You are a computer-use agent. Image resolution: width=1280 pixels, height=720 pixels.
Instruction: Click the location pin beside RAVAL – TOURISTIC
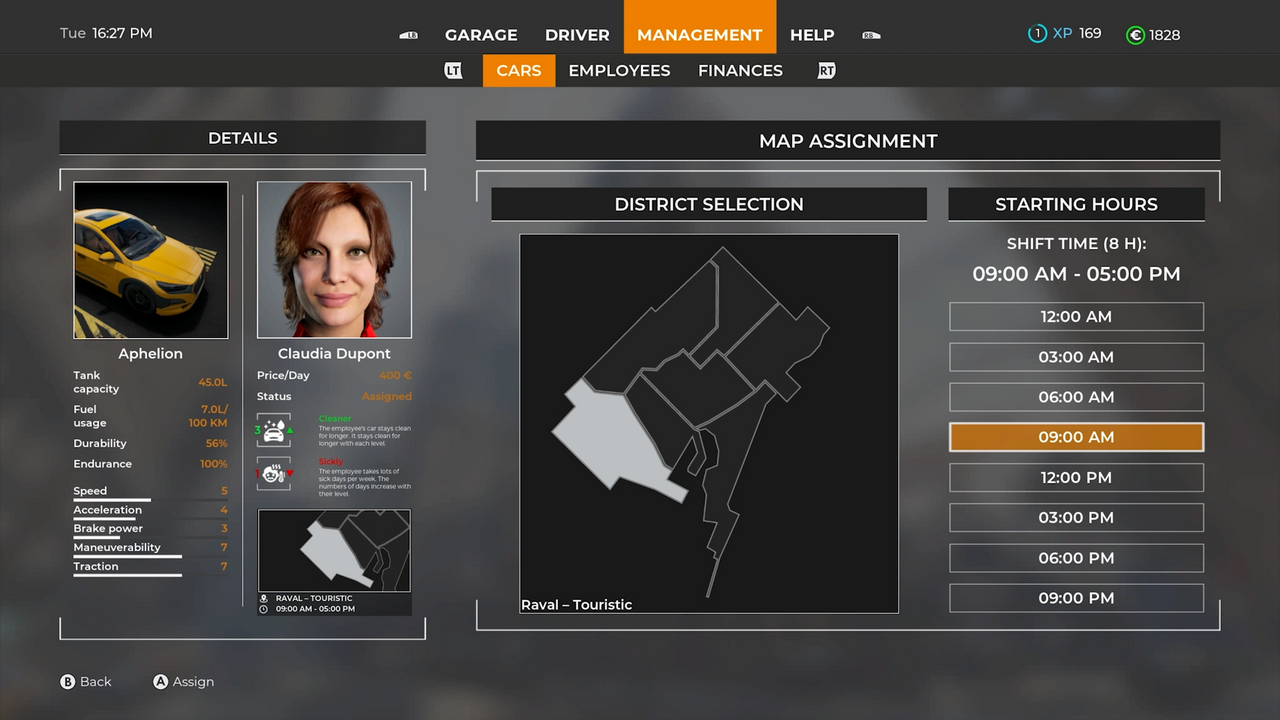pos(262,598)
